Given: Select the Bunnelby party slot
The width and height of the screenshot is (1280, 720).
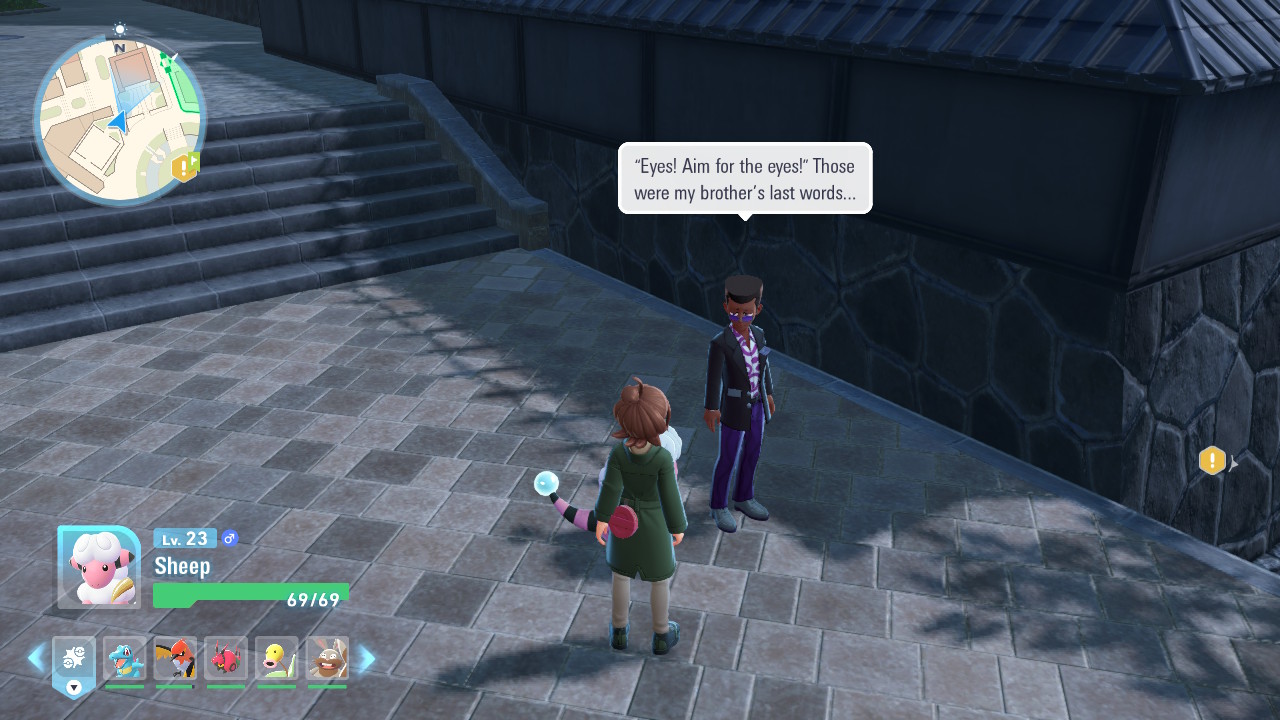Looking at the screenshot, I should point(327,659).
